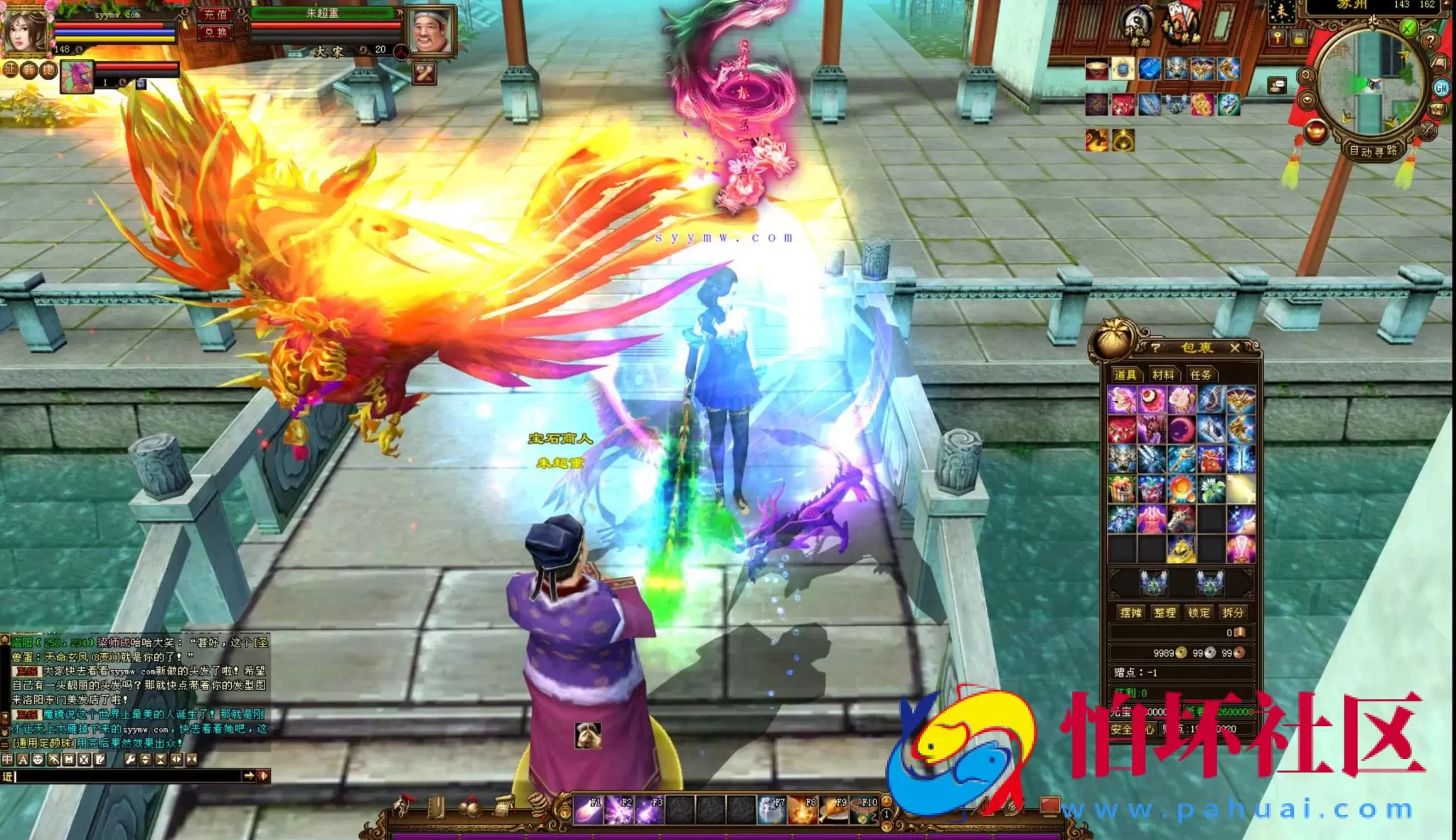Toggle the eye icon on the minimap ring
This screenshot has height=840, width=1456.
tap(1307, 100)
